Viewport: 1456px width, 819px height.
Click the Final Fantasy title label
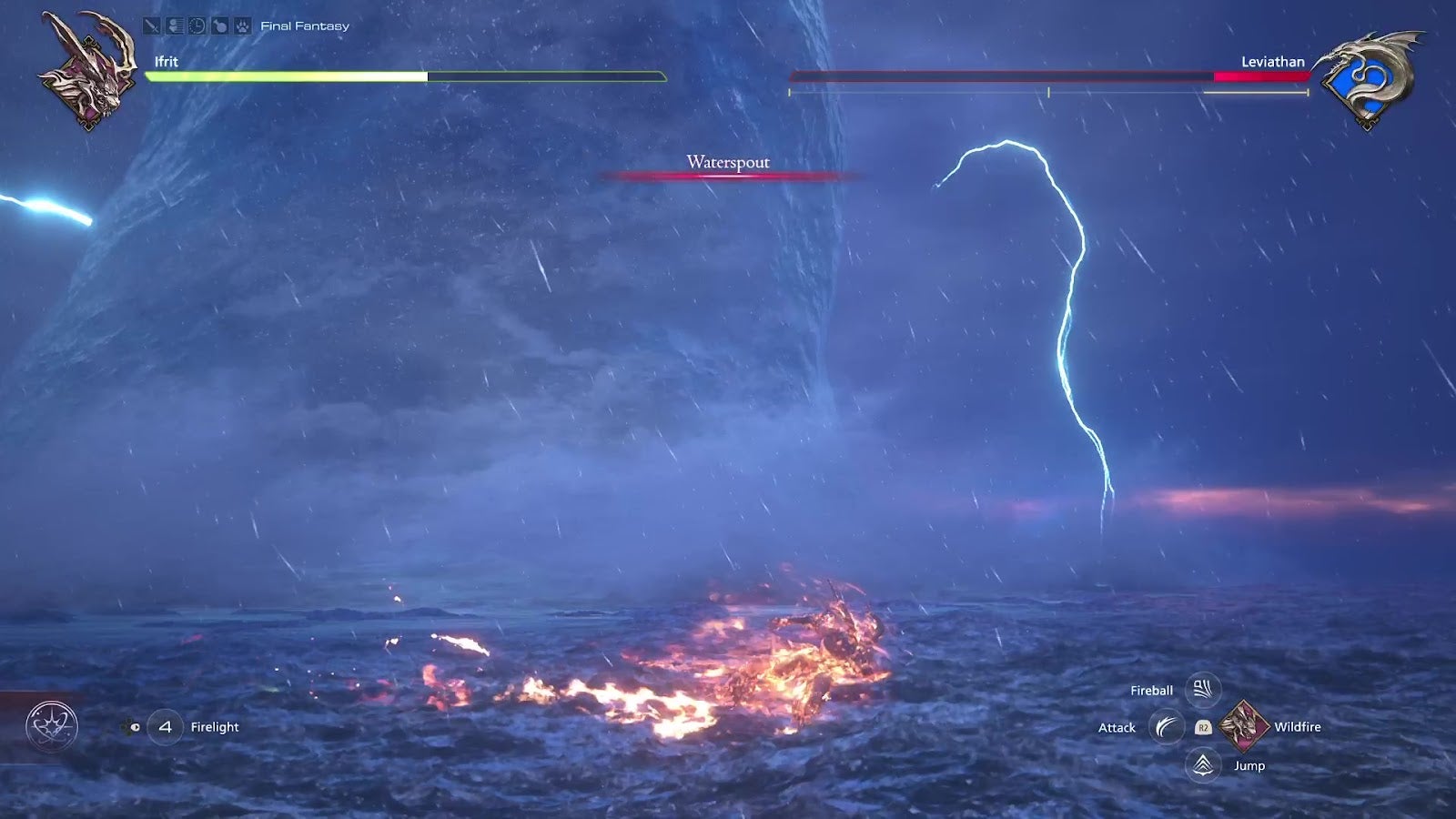[x=304, y=25]
